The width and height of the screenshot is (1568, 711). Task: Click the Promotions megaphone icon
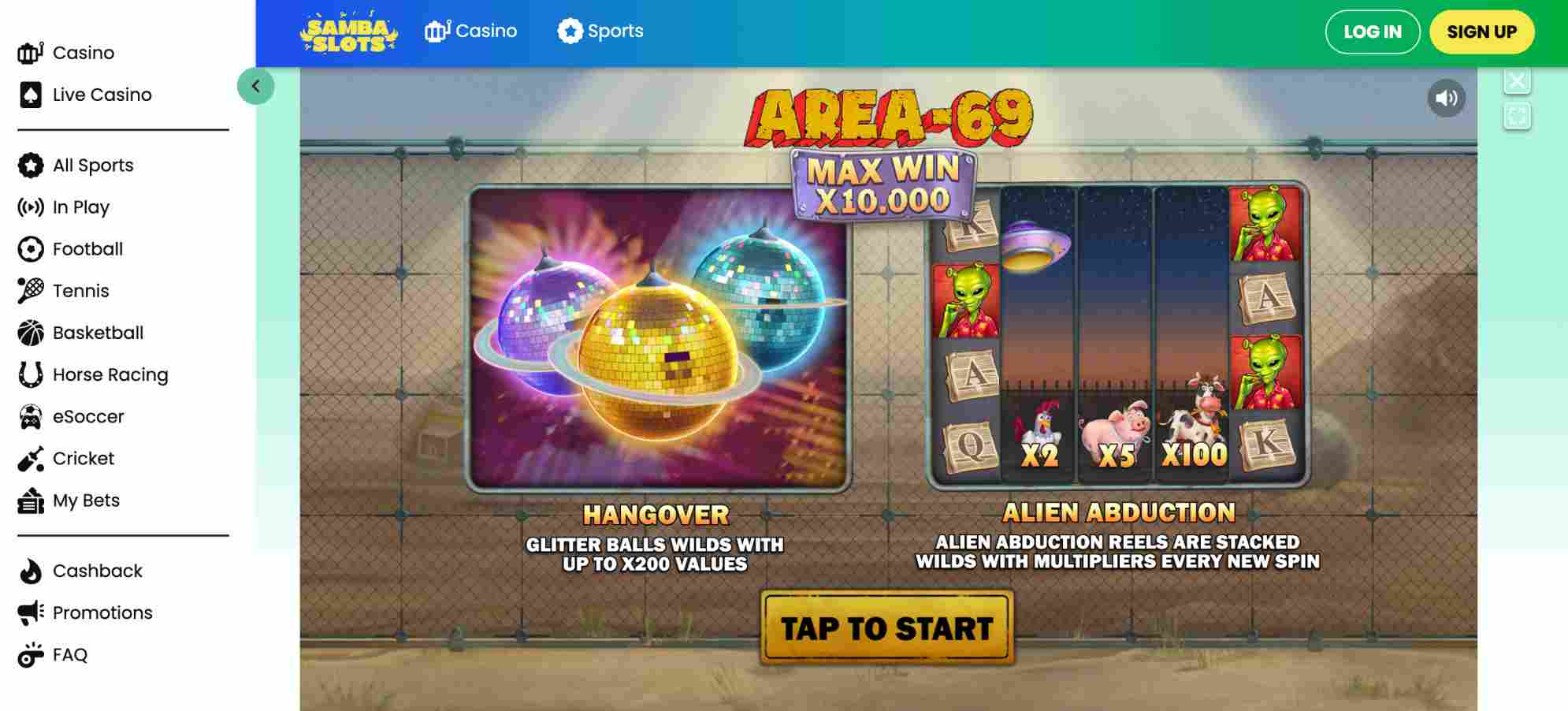coord(29,612)
